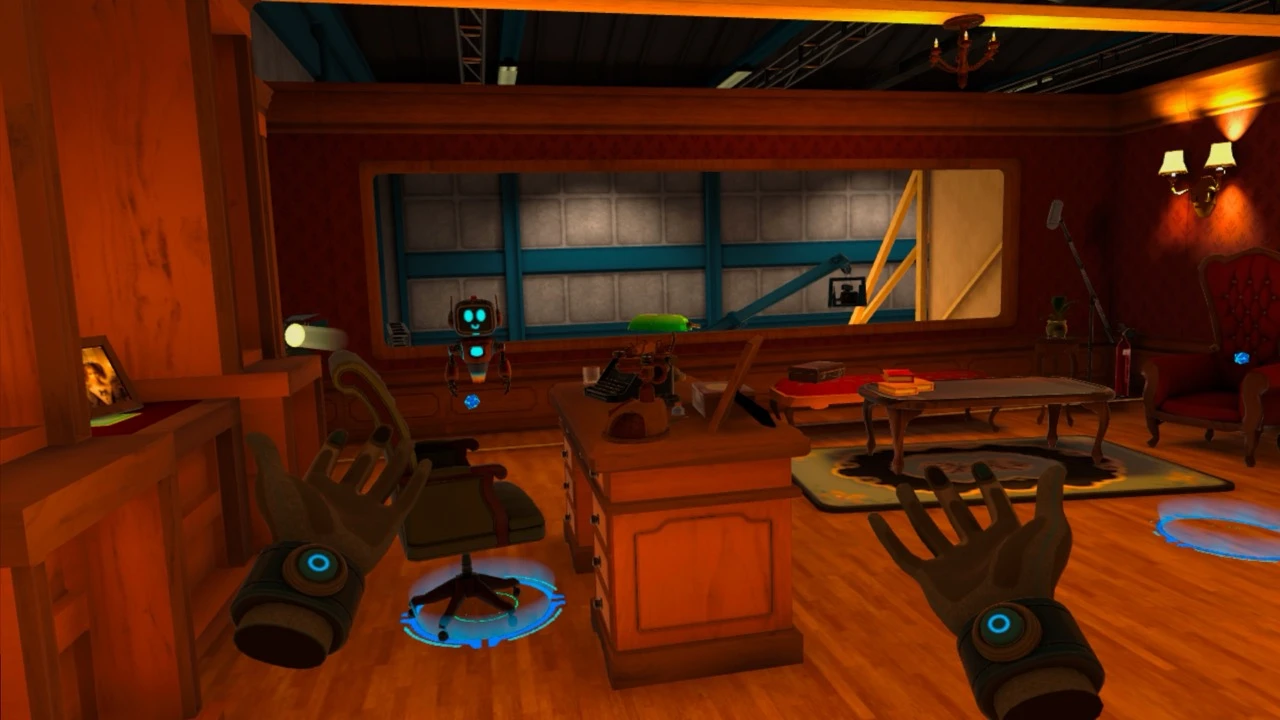The width and height of the screenshot is (1280, 720).
Task: Activate the blue orb below the floating robot
Action: [472, 401]
